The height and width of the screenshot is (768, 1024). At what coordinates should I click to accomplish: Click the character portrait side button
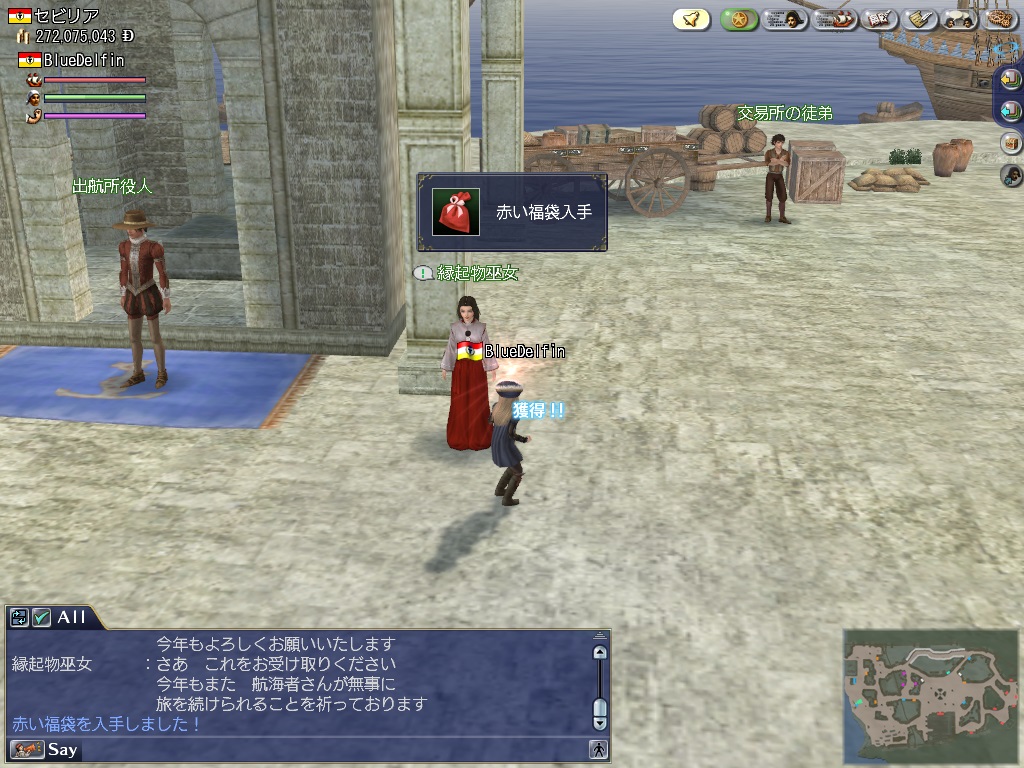click(1011, 176)
